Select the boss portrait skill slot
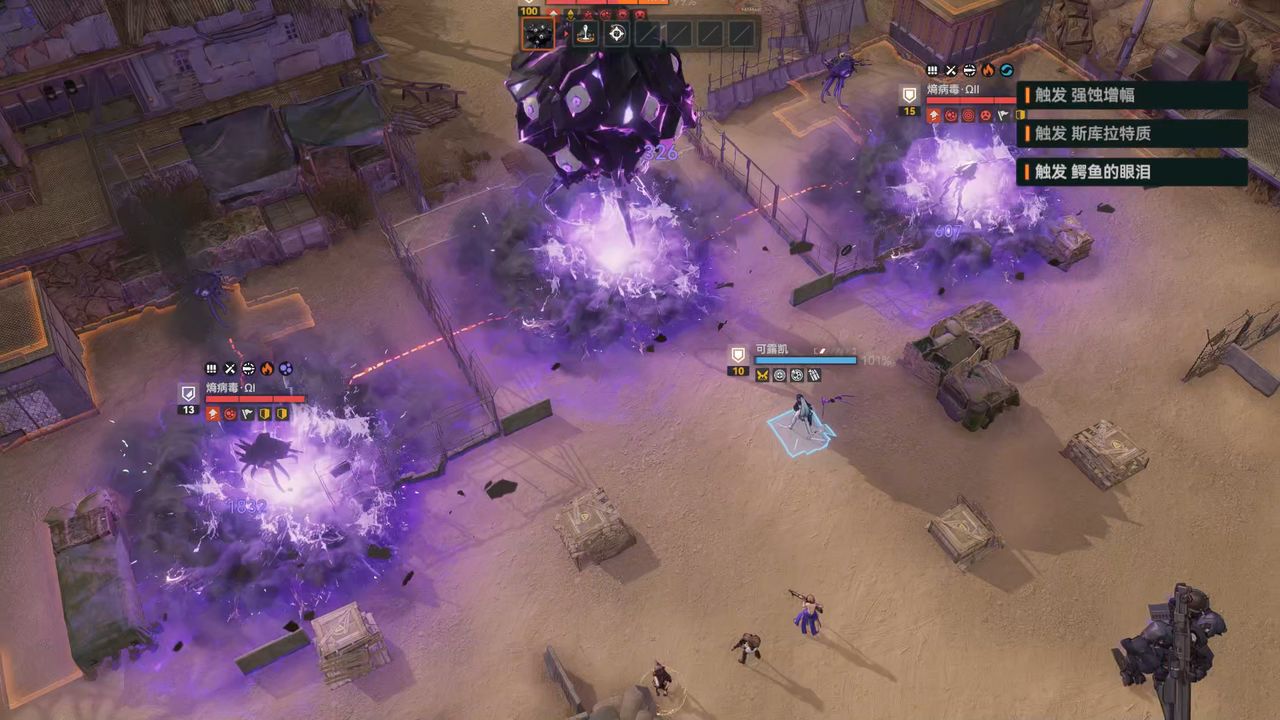 click(538, 34)
